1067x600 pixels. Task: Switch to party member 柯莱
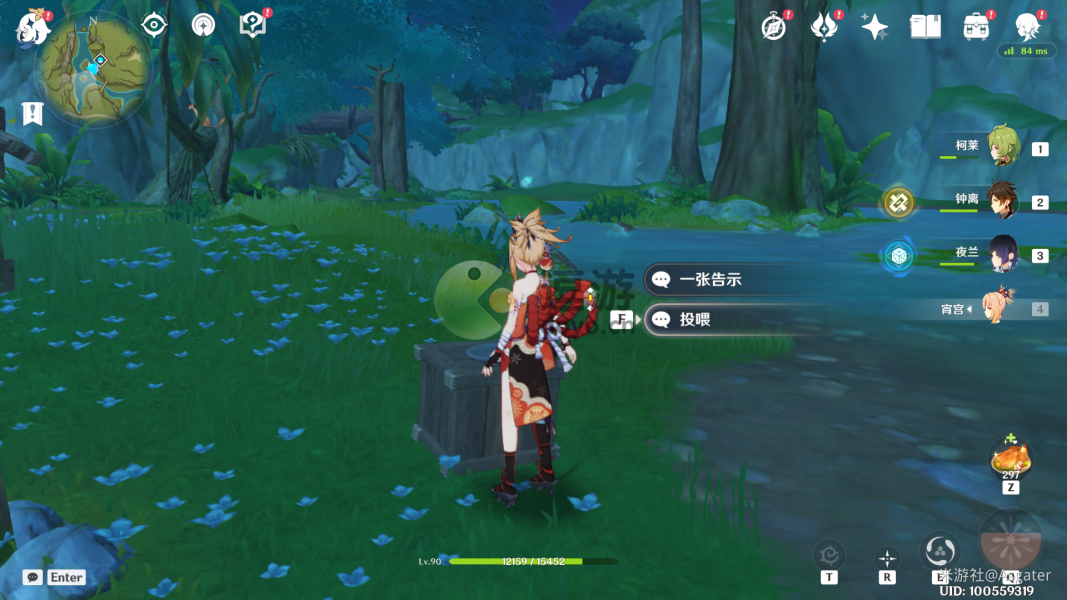point(1002,147)
